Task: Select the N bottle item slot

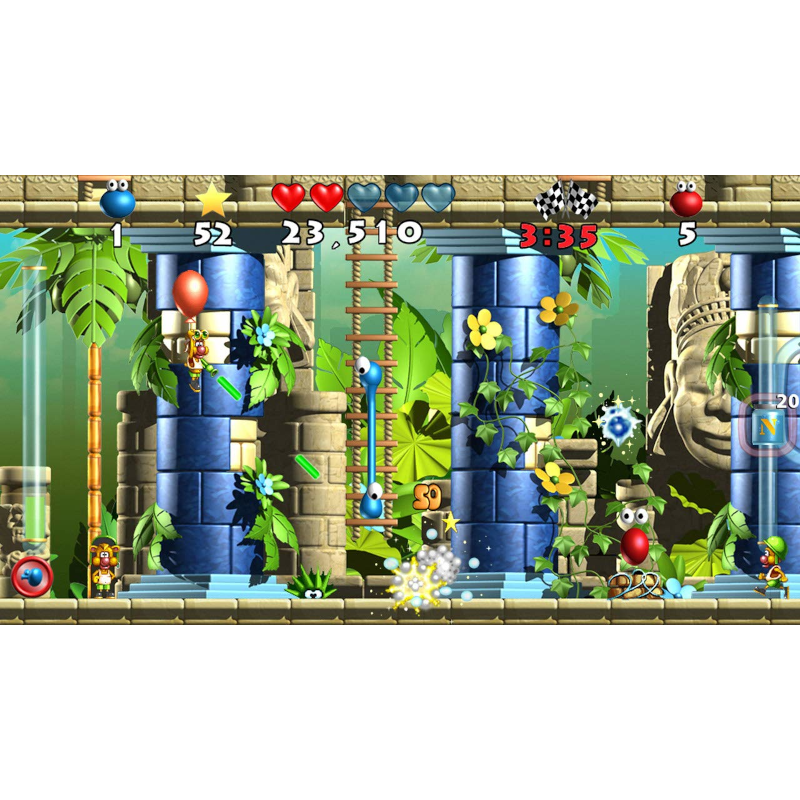Action: point(768,427)
